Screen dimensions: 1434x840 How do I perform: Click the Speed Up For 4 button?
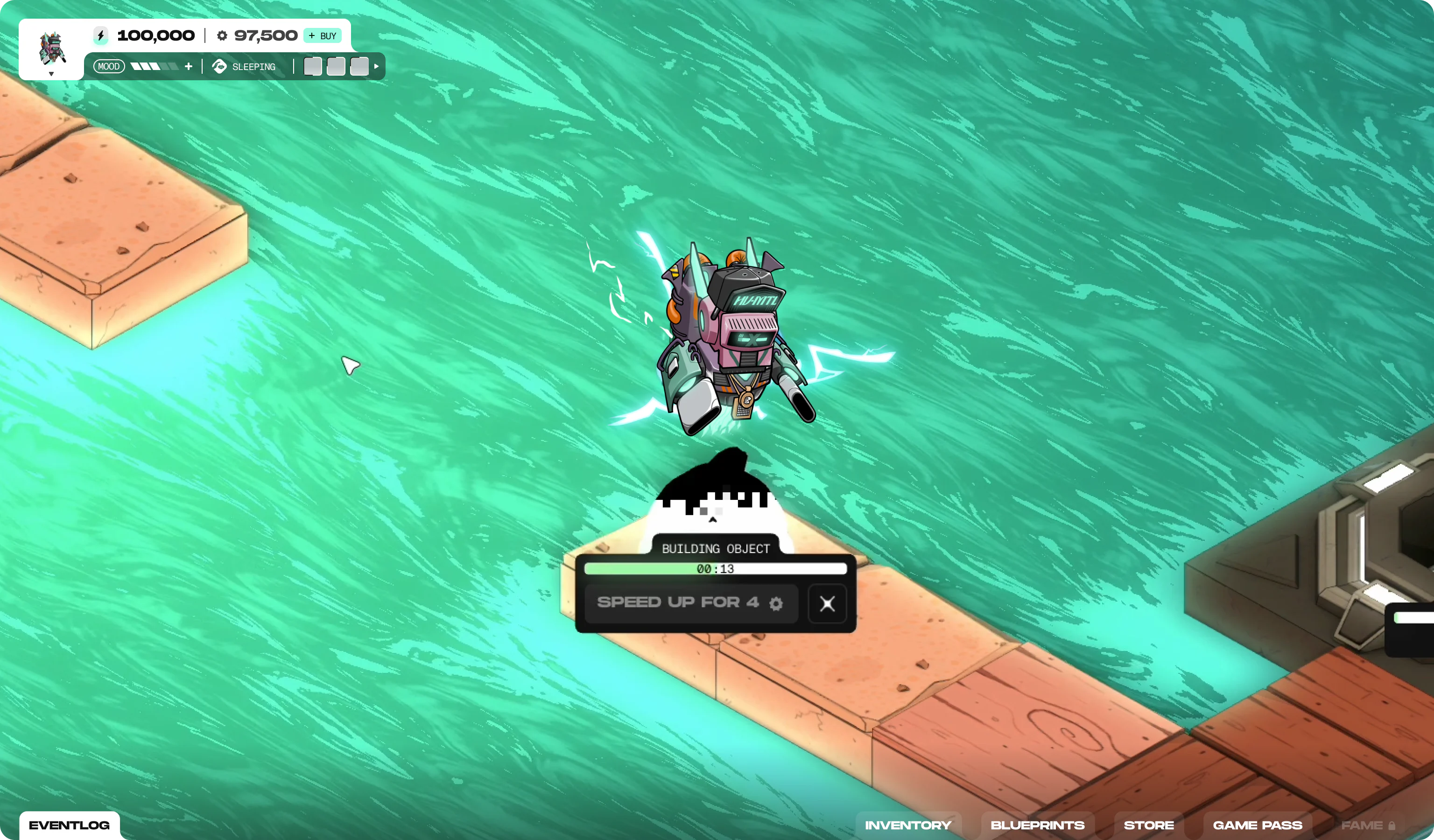690,603
